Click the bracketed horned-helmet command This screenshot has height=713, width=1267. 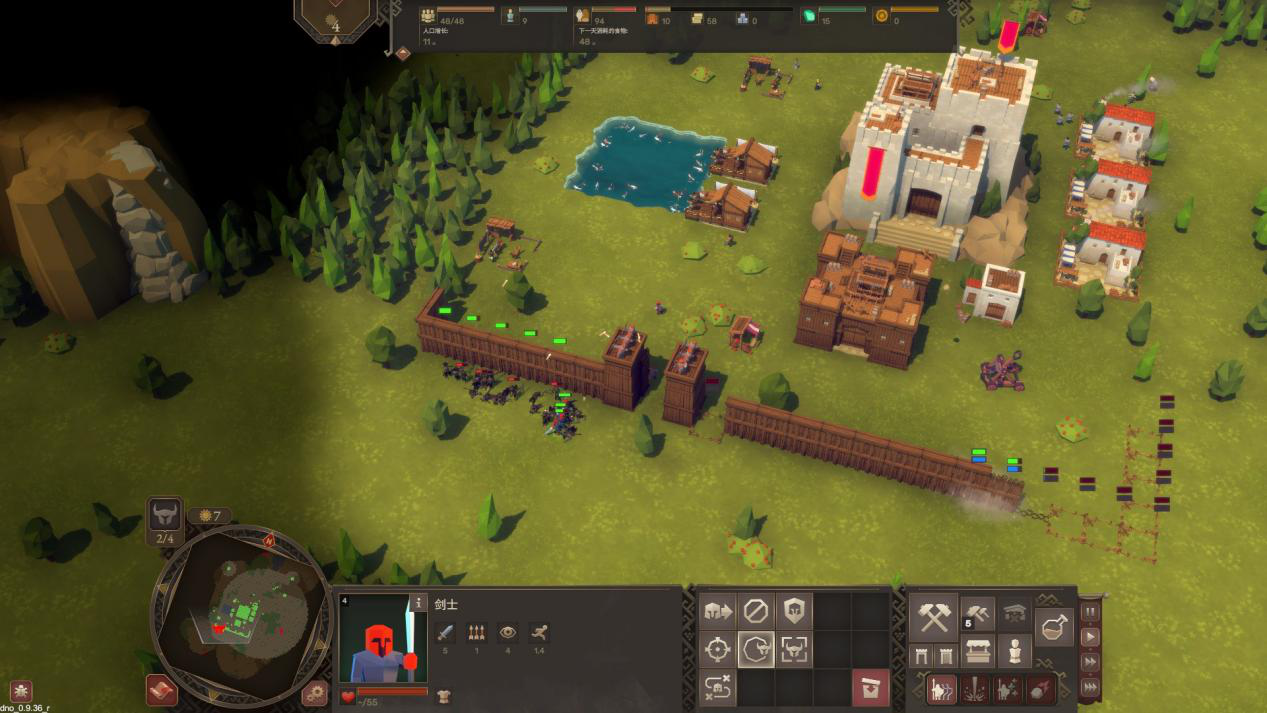(795, 649)
